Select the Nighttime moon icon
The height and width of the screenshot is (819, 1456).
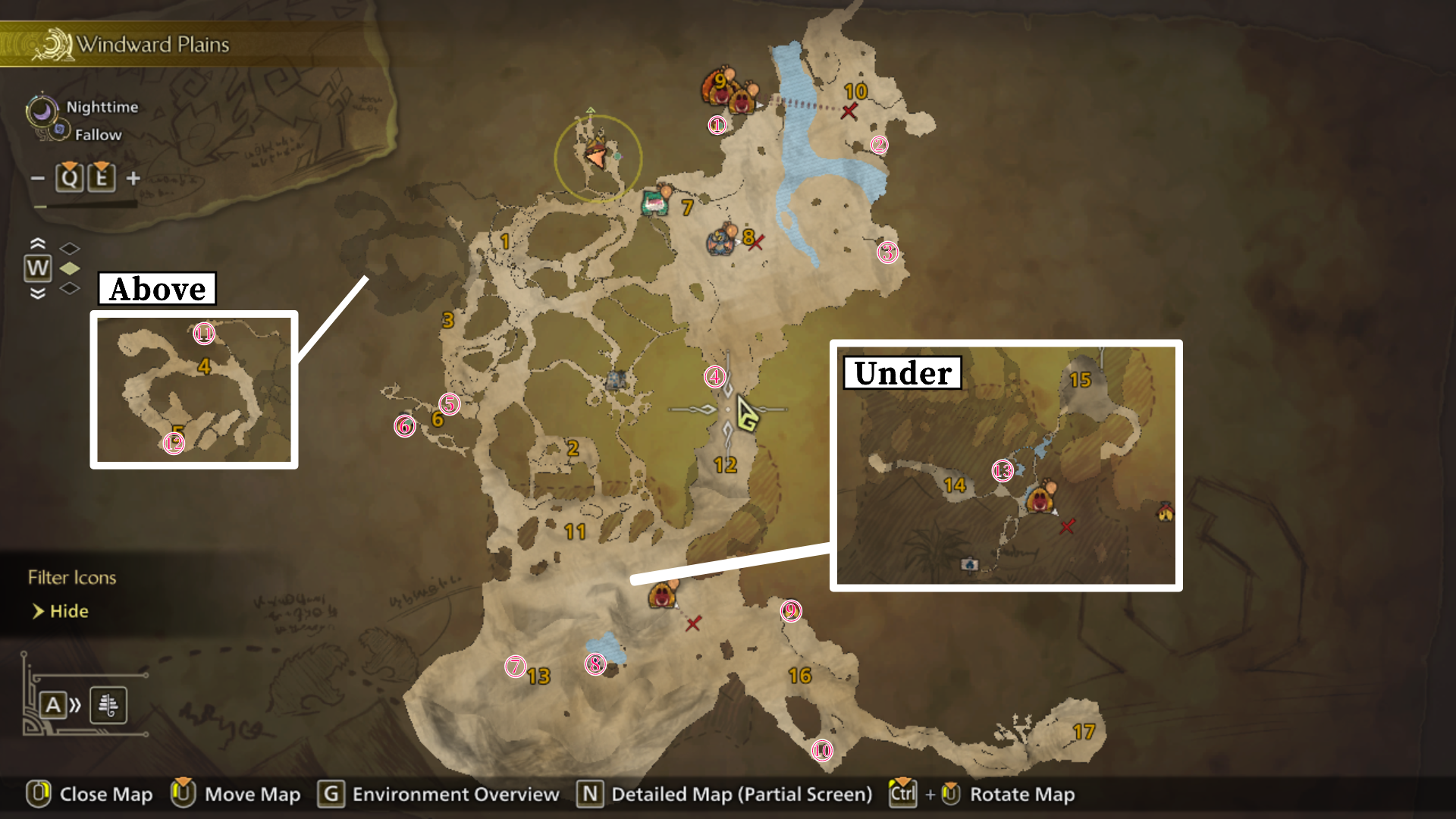tap(42, 109)
